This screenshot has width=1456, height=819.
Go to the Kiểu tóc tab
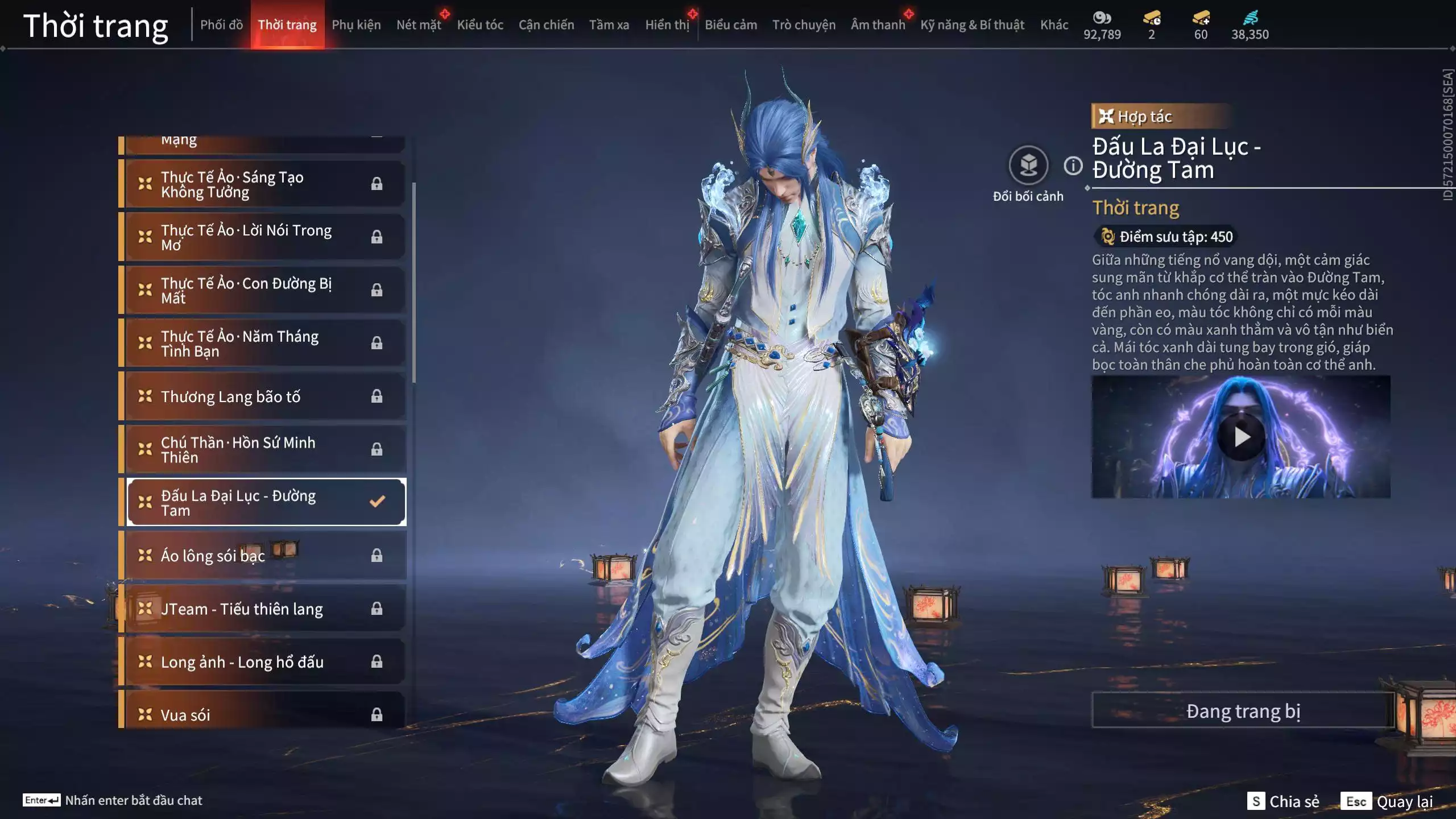[x=480, y=25]
